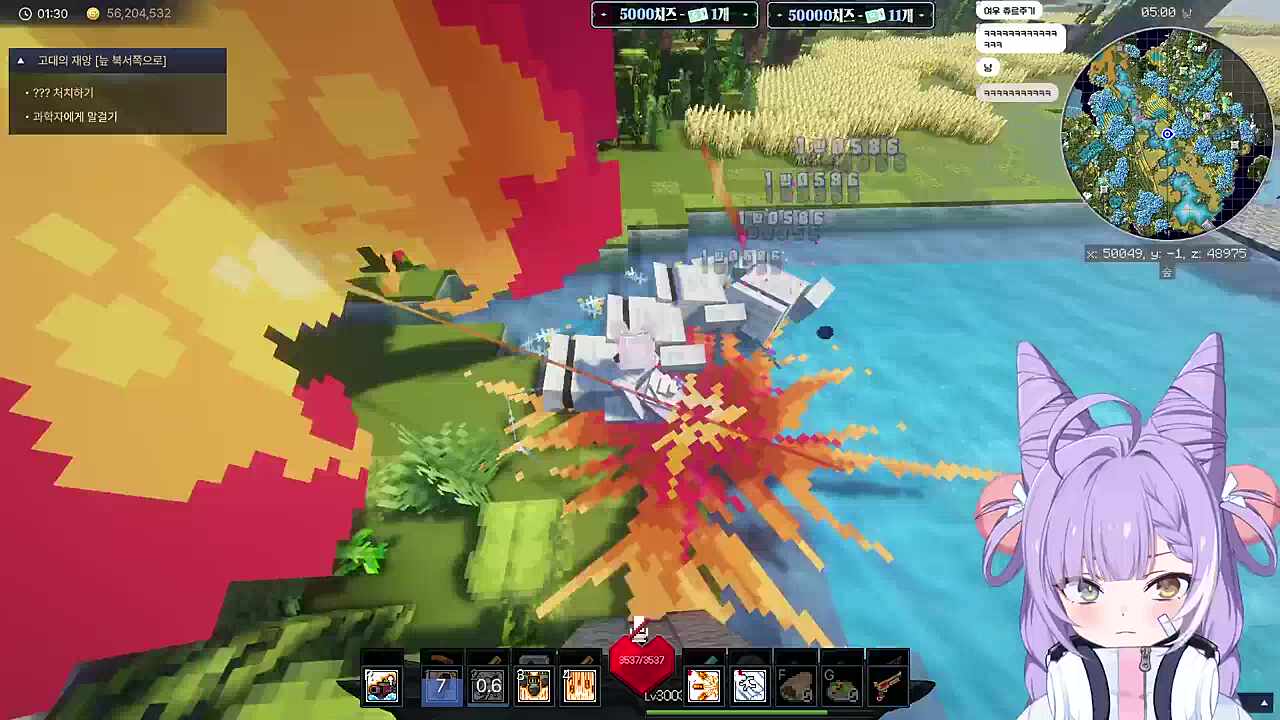1280x720 pixels.
Task: Activate the turret skill in slot 3
Action: (534, 685)
